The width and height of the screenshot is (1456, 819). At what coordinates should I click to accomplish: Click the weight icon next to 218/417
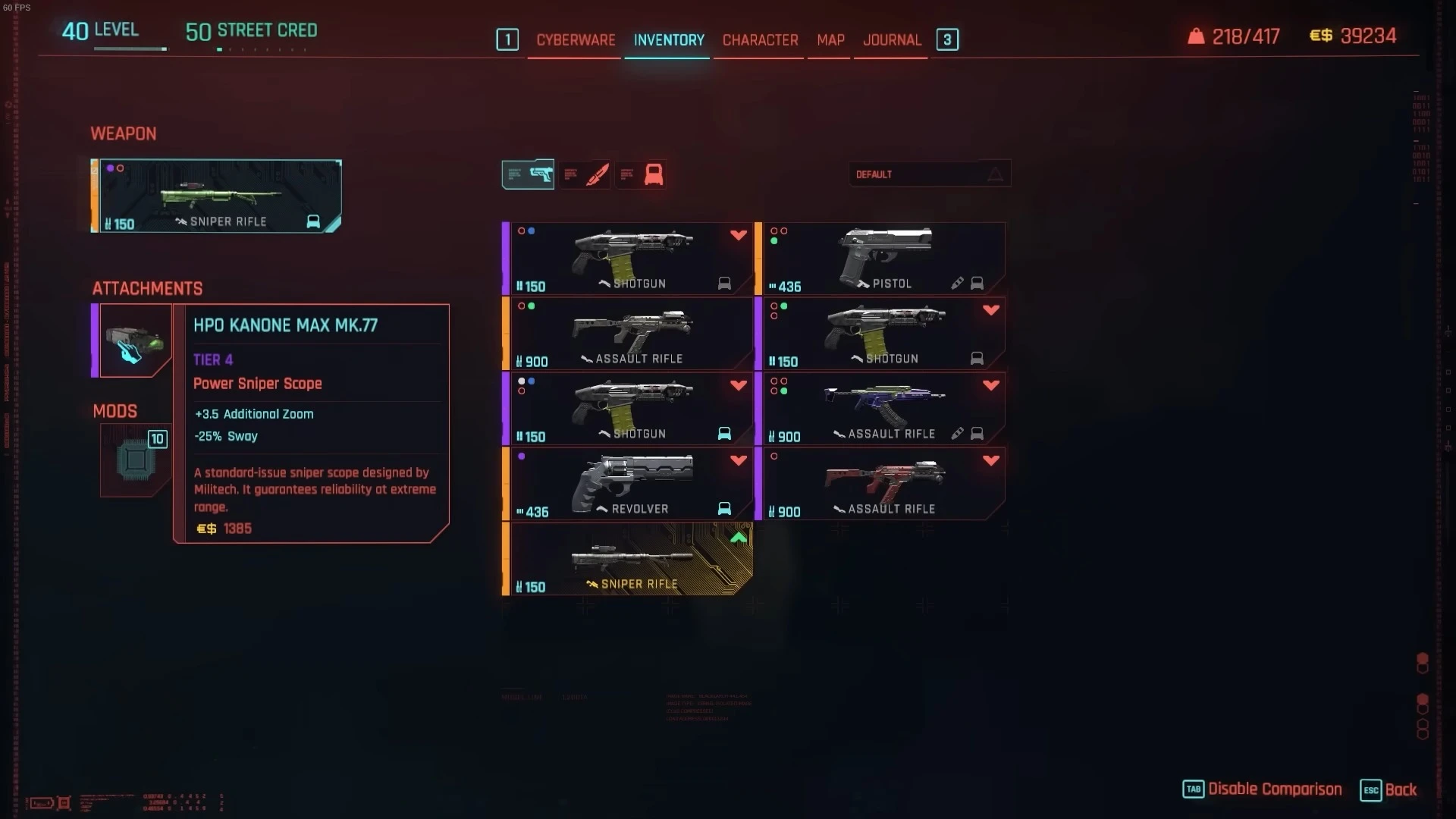[1196, 35]
